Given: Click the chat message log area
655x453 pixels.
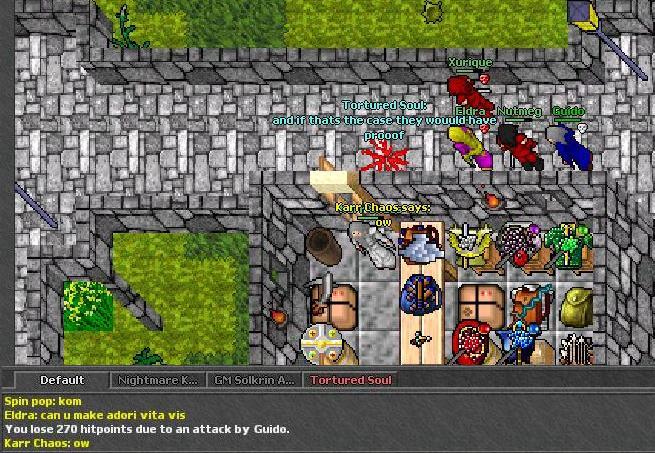Looking at the screenshot, I should pos(327,421).
